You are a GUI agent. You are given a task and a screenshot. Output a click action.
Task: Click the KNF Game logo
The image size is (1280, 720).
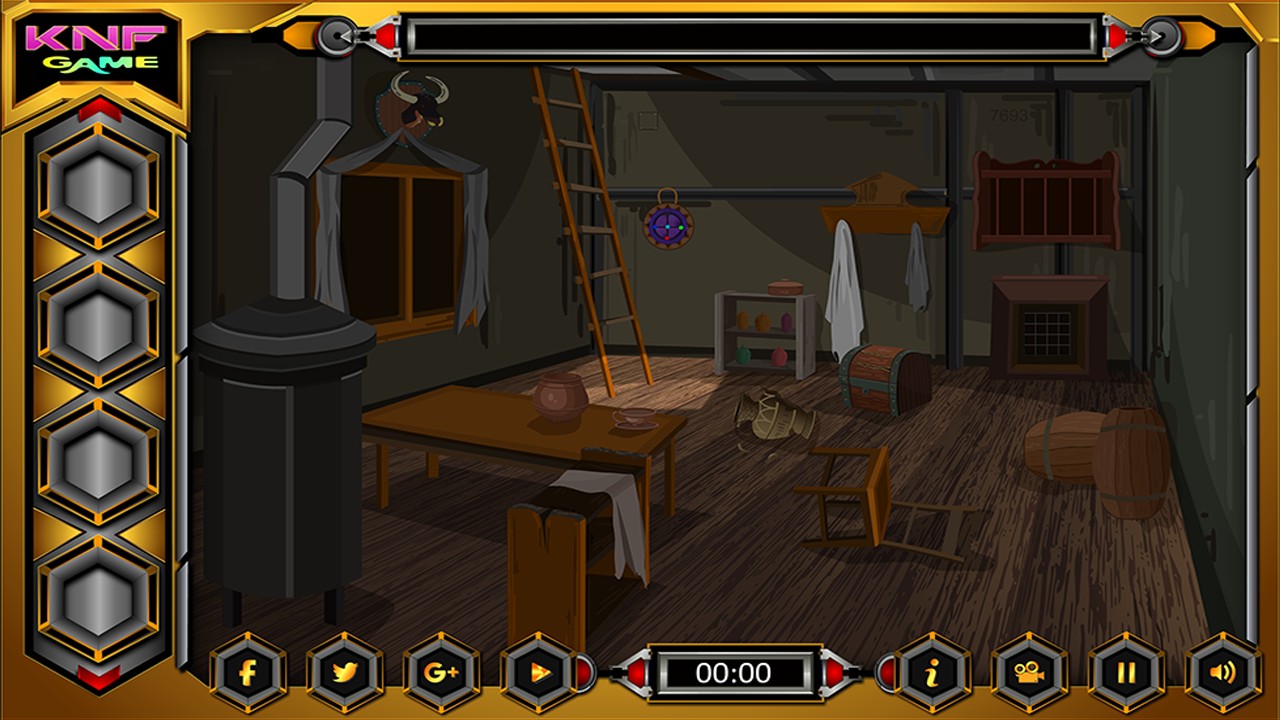[97, 50]
